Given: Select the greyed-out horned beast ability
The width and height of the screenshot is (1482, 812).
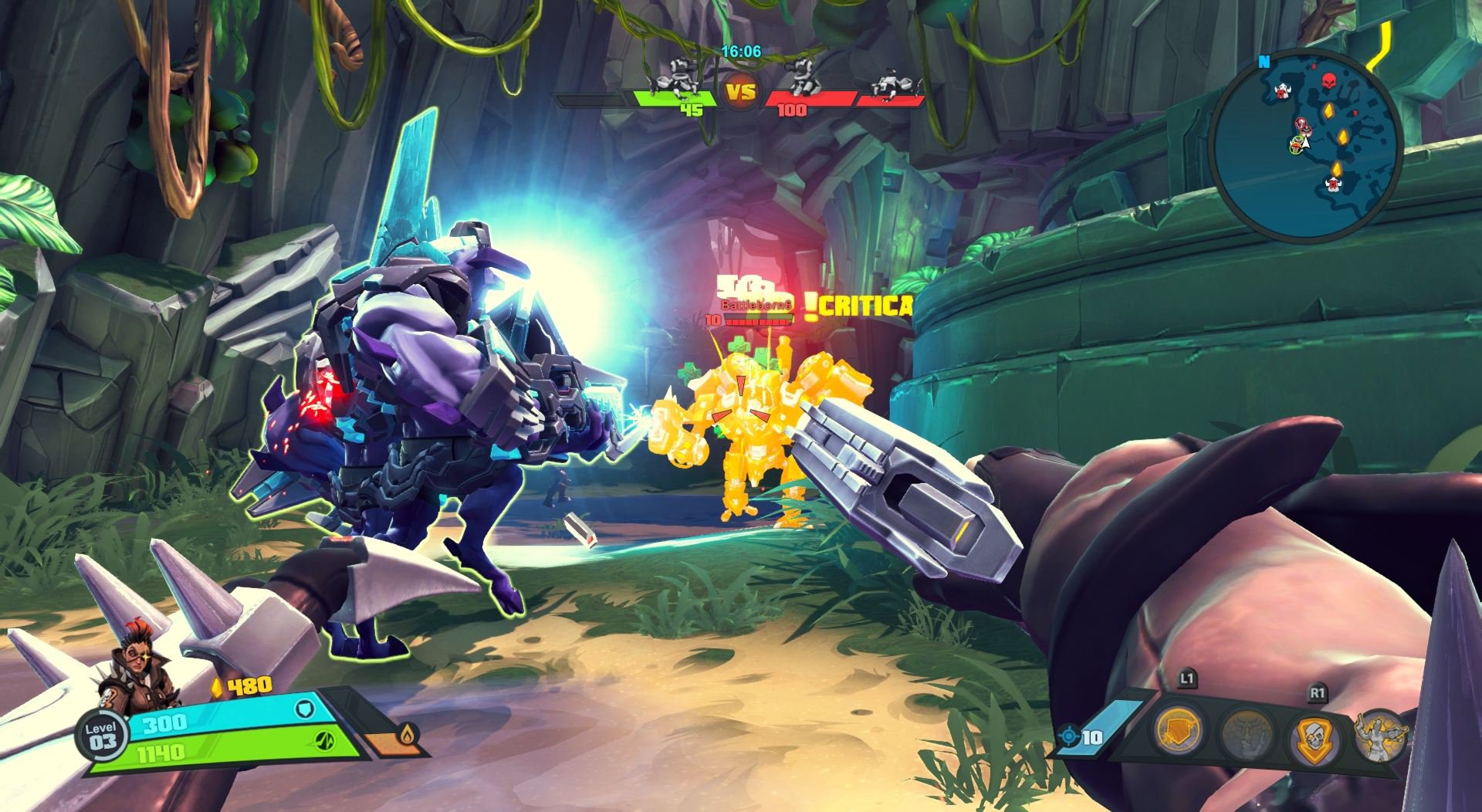Looking at the screenshot, I should [x=1247, y=736].
